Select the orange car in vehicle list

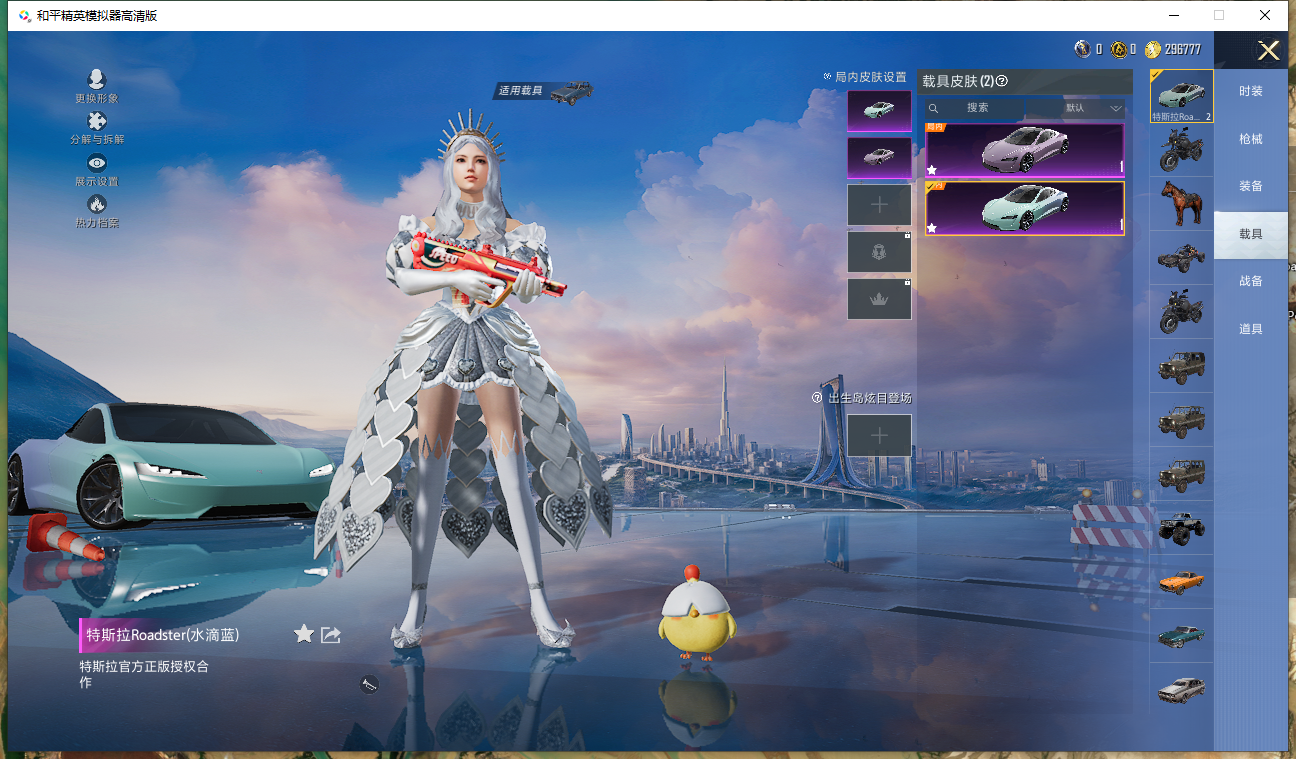tap(1181, 581)
